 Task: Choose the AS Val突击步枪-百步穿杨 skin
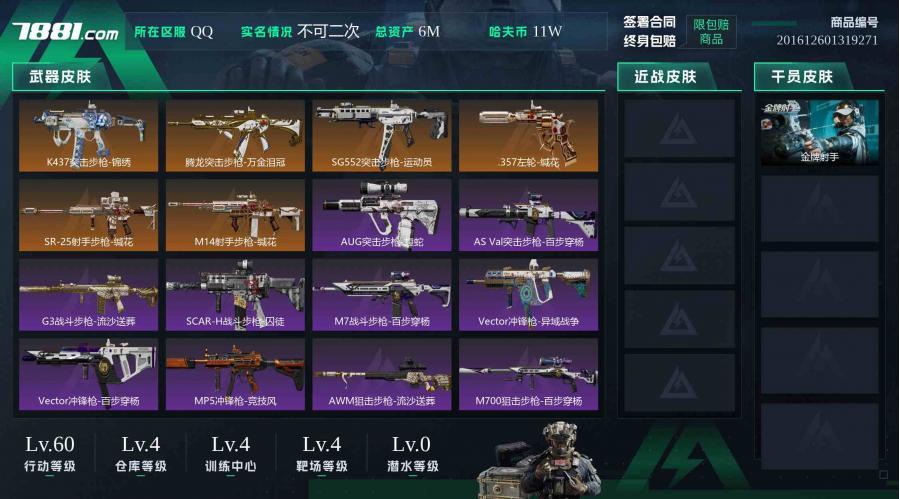[x=529, y=215]
